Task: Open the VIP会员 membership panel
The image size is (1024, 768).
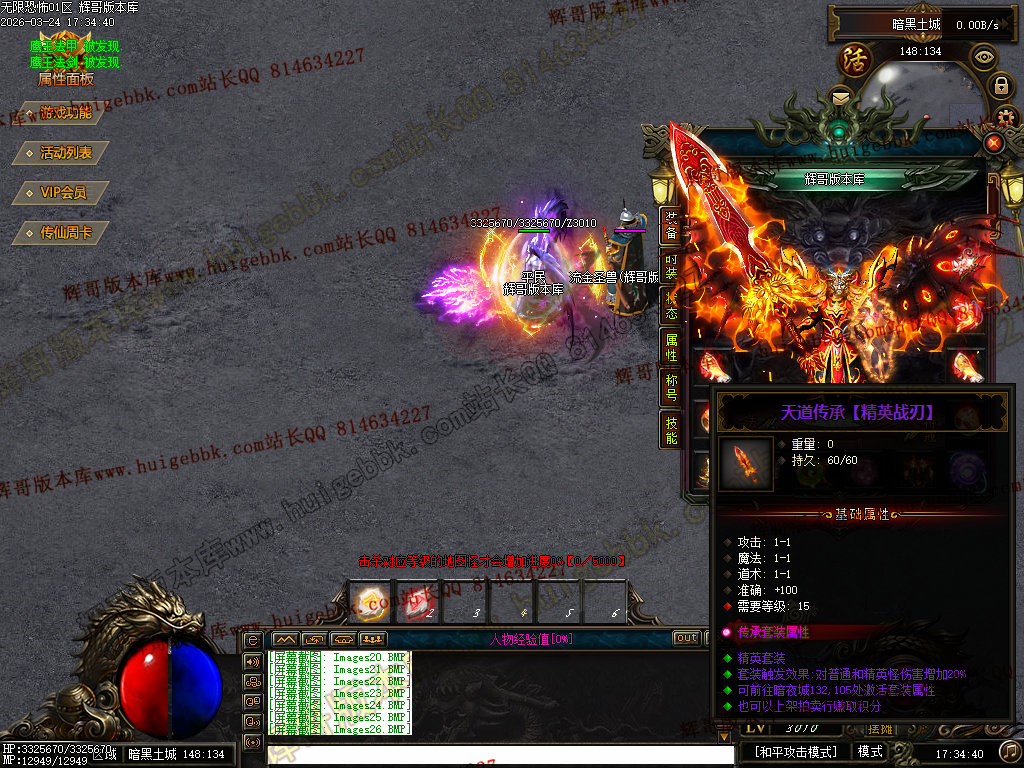Action: [x=61, y=193]
